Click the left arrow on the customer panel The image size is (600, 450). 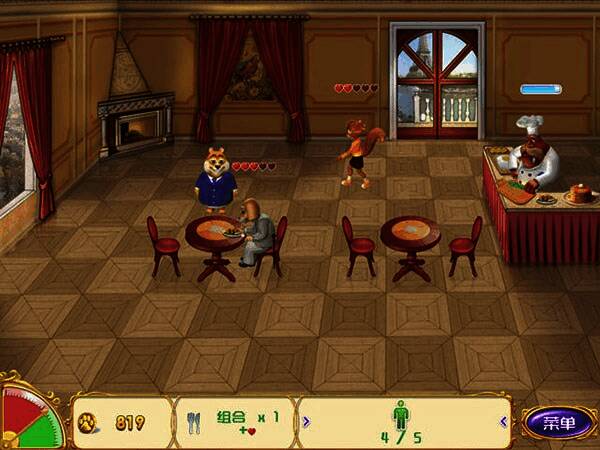pyautogui.click(x=306, y=422)
